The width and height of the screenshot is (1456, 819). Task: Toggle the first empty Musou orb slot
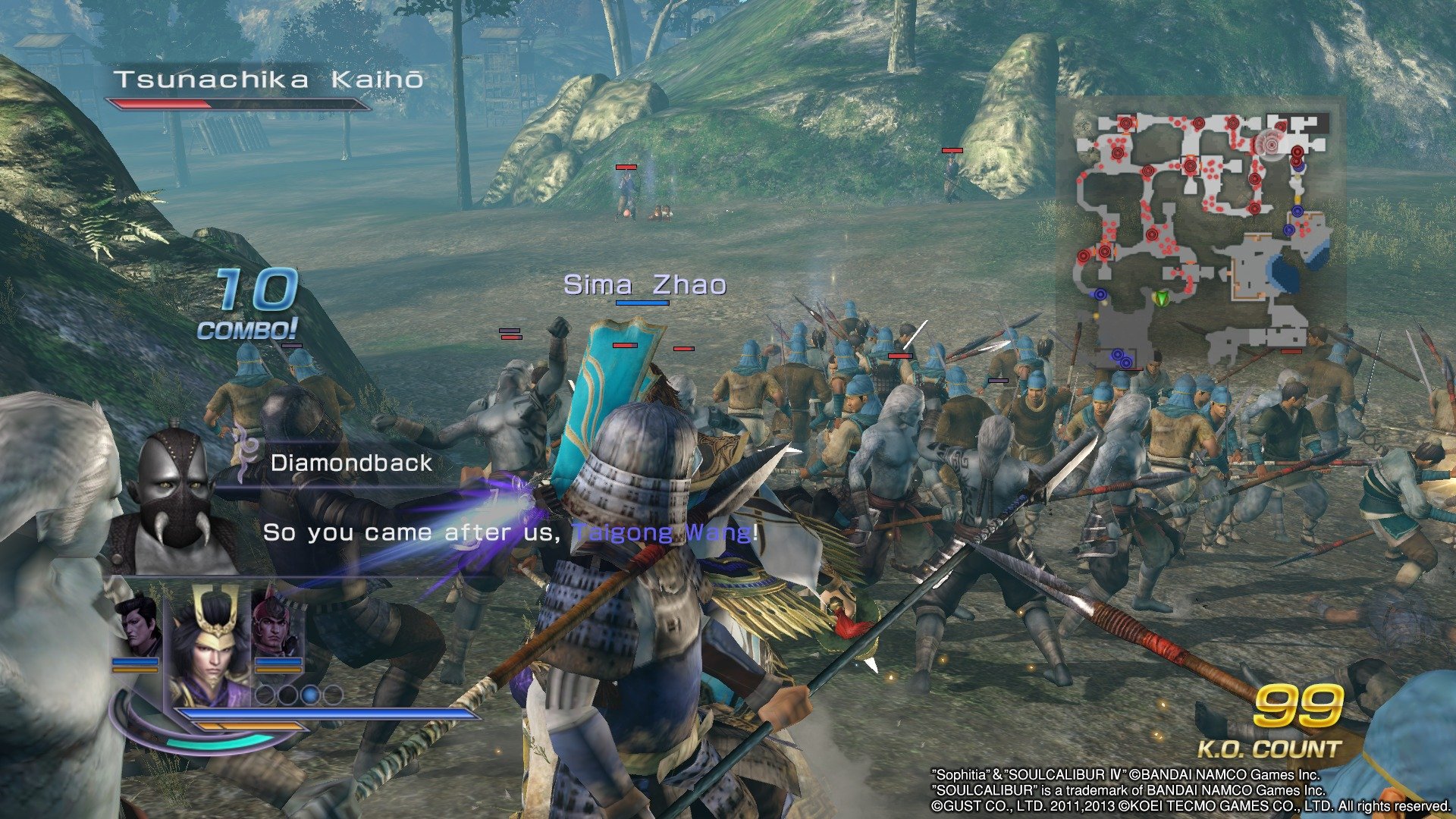265,695
